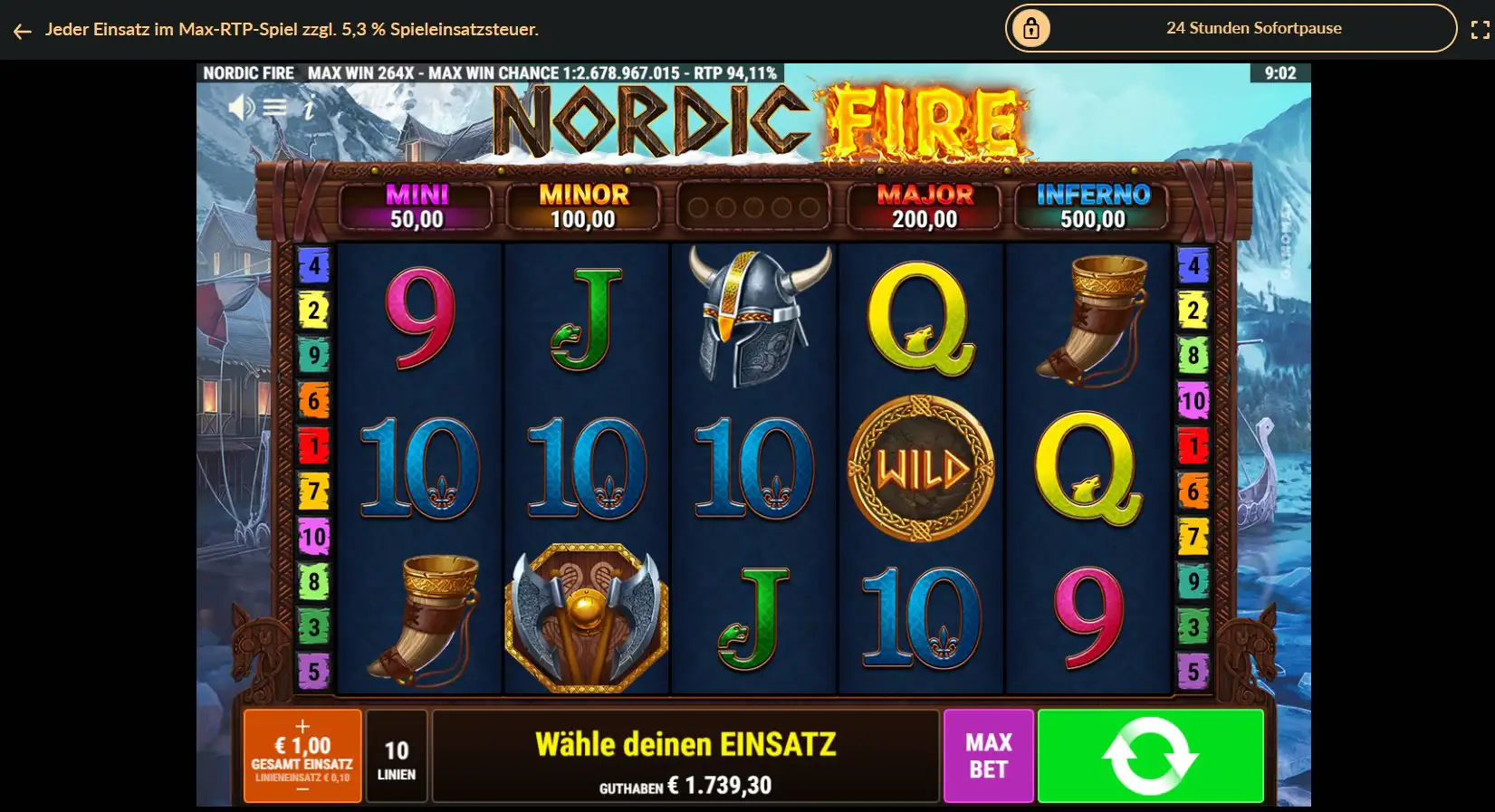Open the hamburger game menu
1495x812 pixels.
coord(274,105)
